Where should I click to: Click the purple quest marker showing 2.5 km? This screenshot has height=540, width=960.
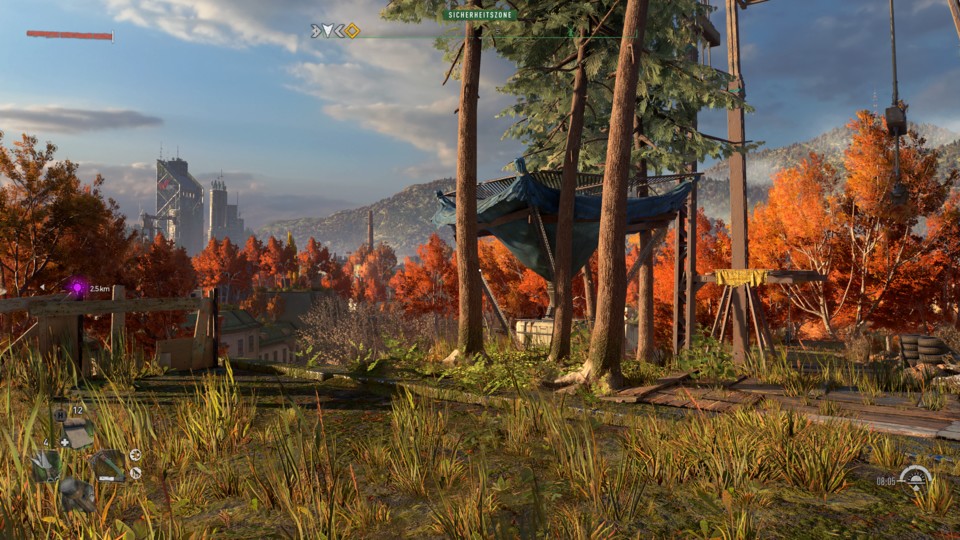coord(77,288)
